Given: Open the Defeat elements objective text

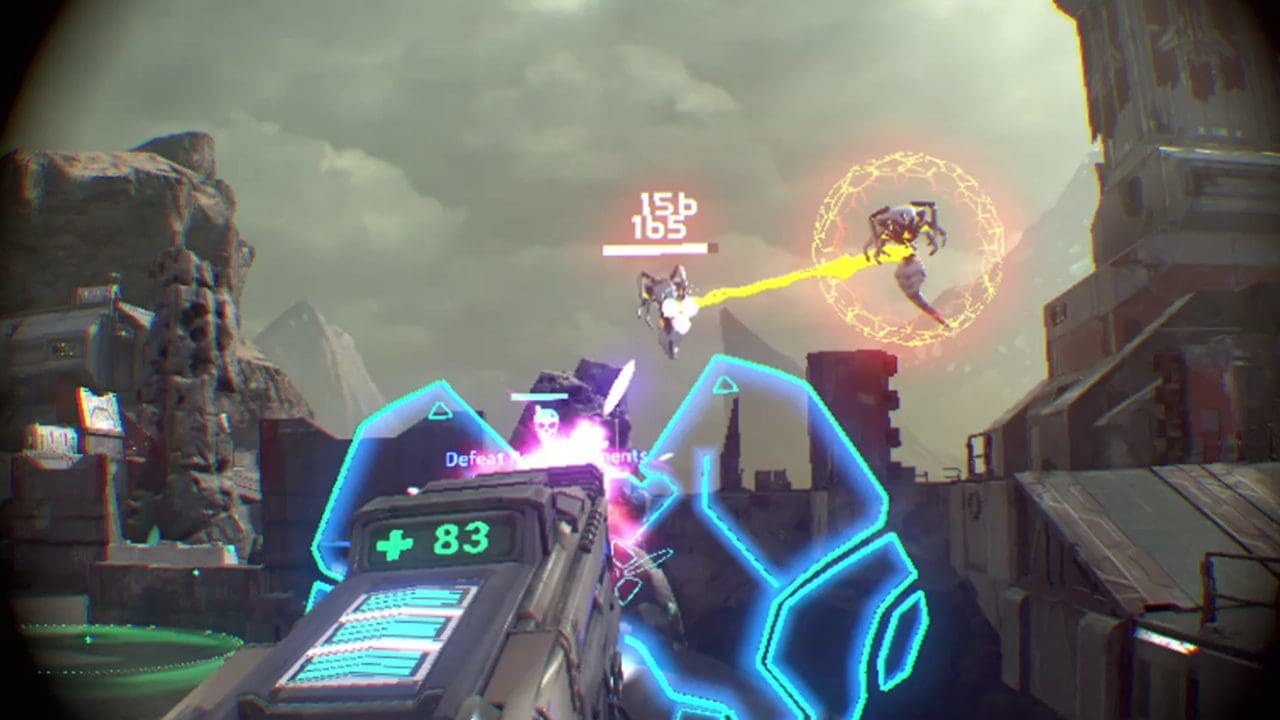Looking at the screenshot, I should pyautogui.click(x=545, y=457).
